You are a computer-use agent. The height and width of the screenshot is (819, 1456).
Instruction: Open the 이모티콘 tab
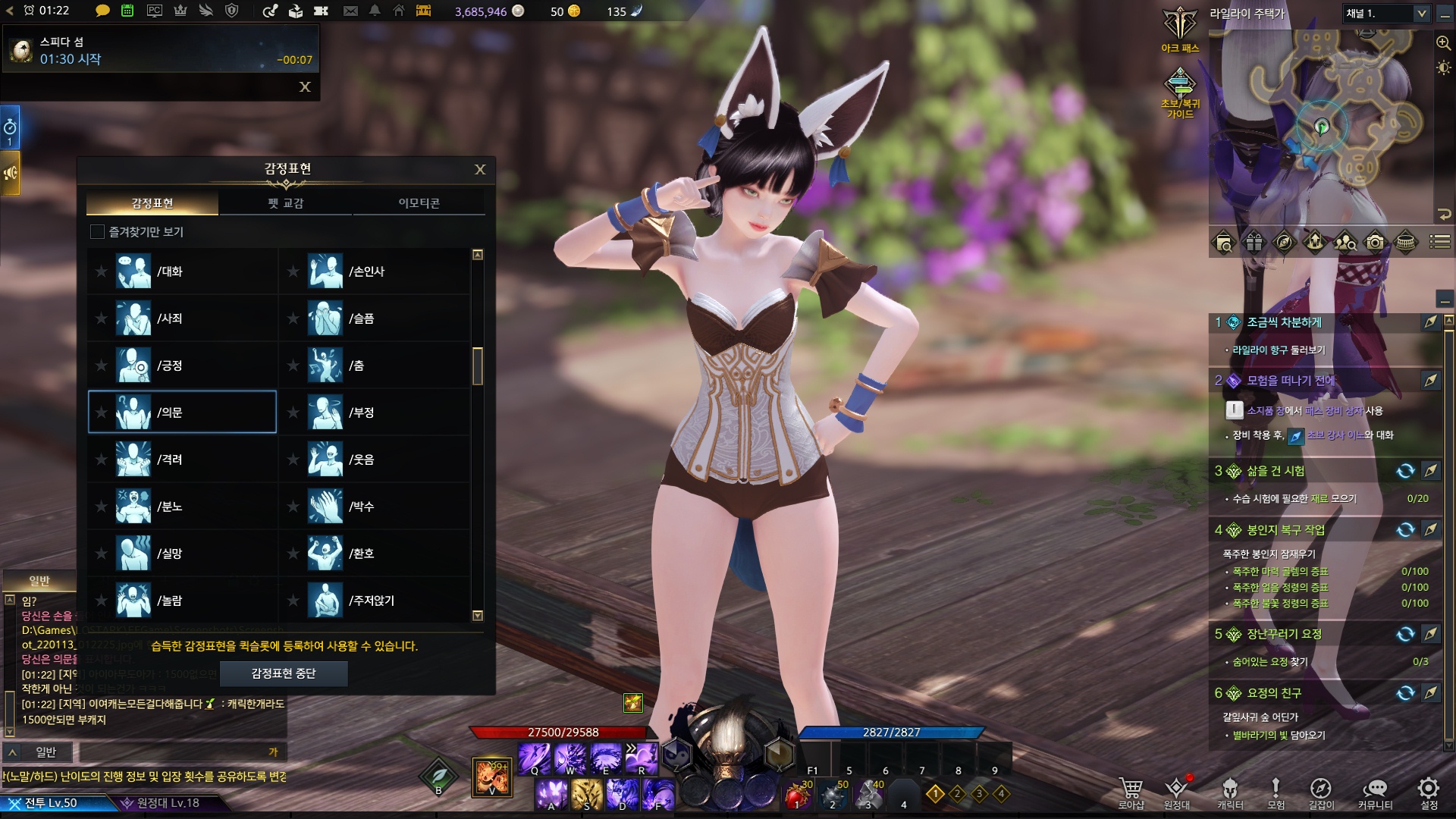(x=419, y=203)
